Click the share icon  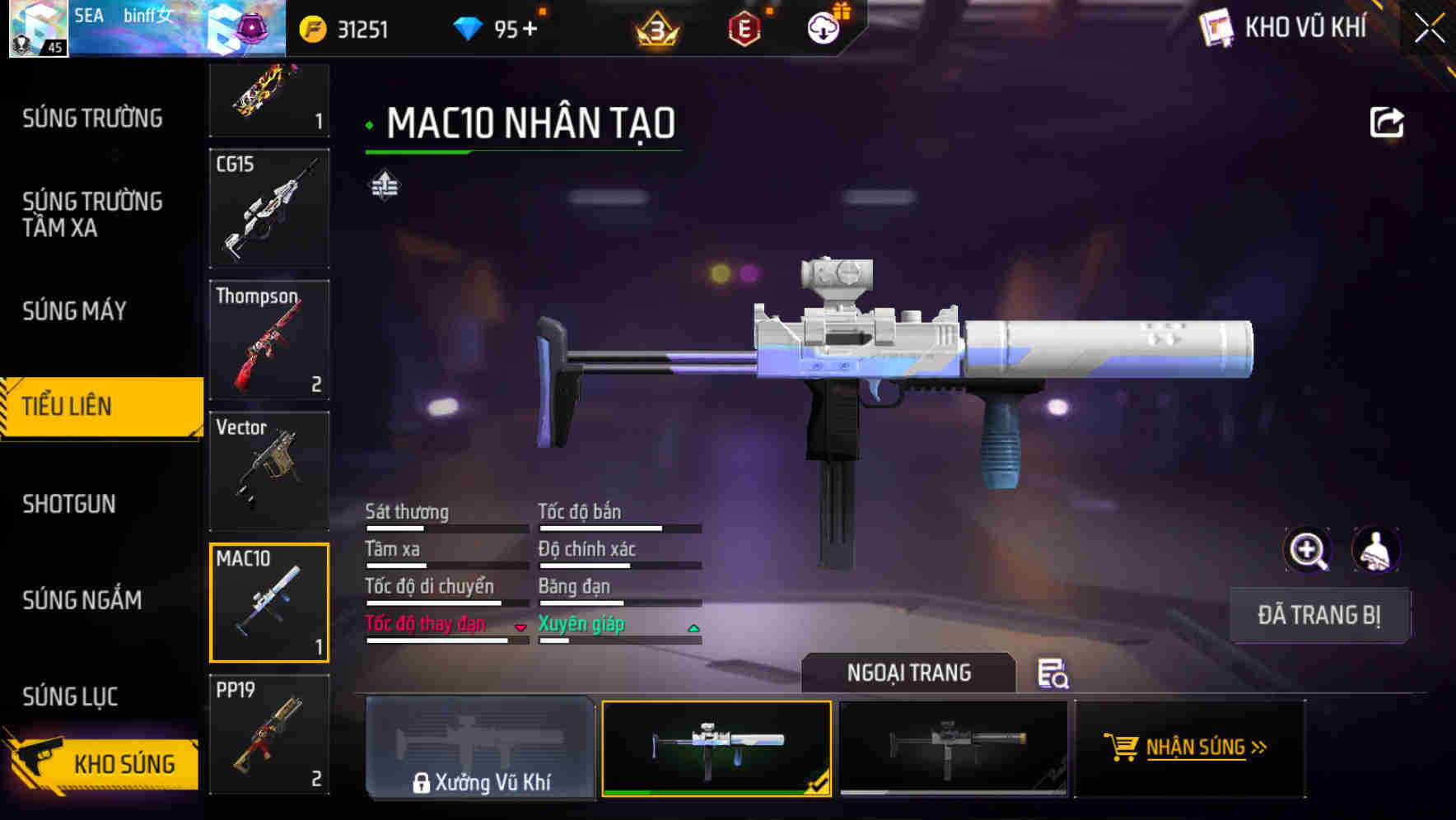1387,123
